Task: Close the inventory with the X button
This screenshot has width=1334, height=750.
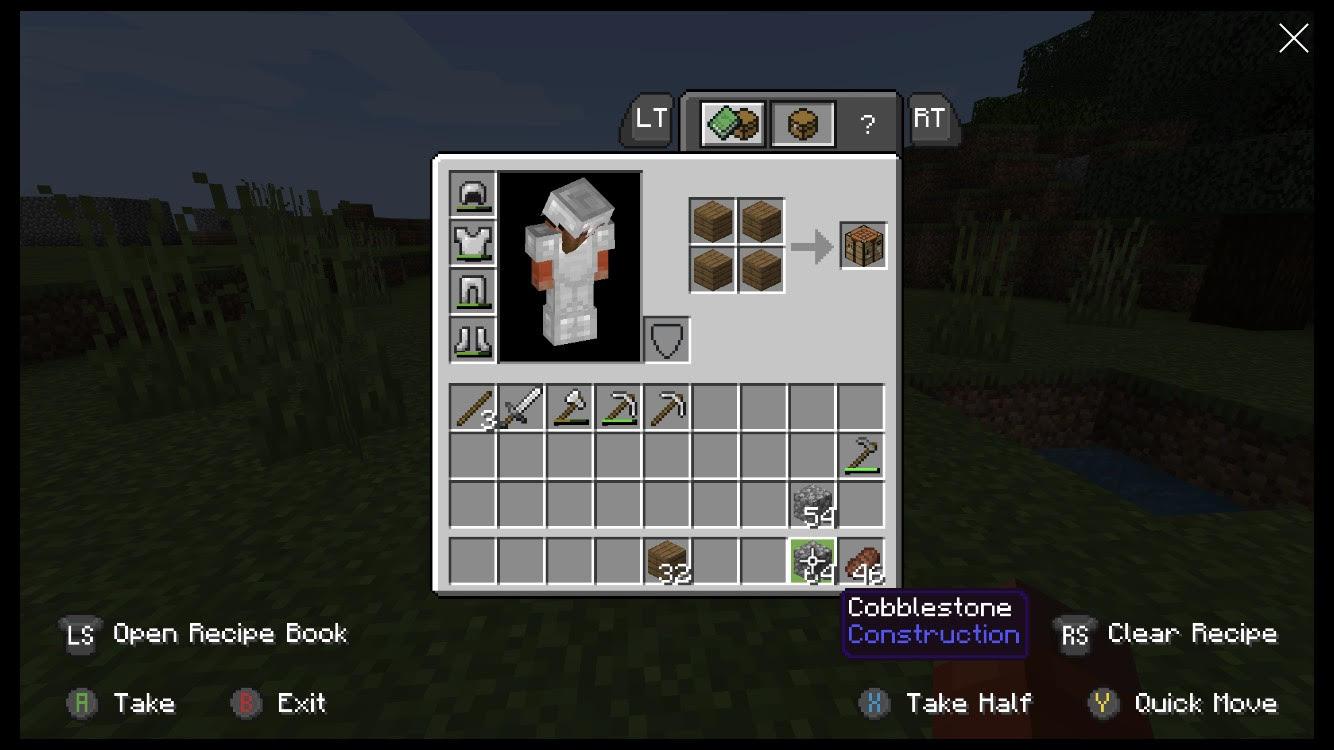Action: click(x=1293, y=38)
